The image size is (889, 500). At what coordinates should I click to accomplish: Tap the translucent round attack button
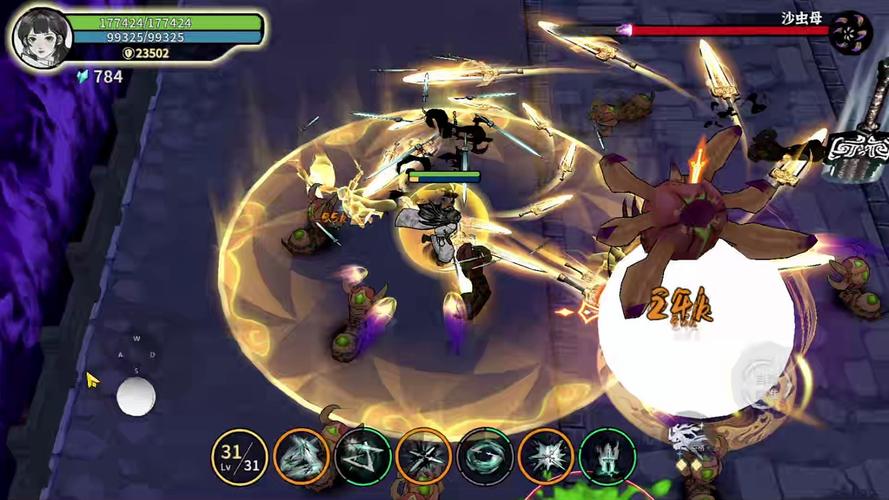(762, 372)
